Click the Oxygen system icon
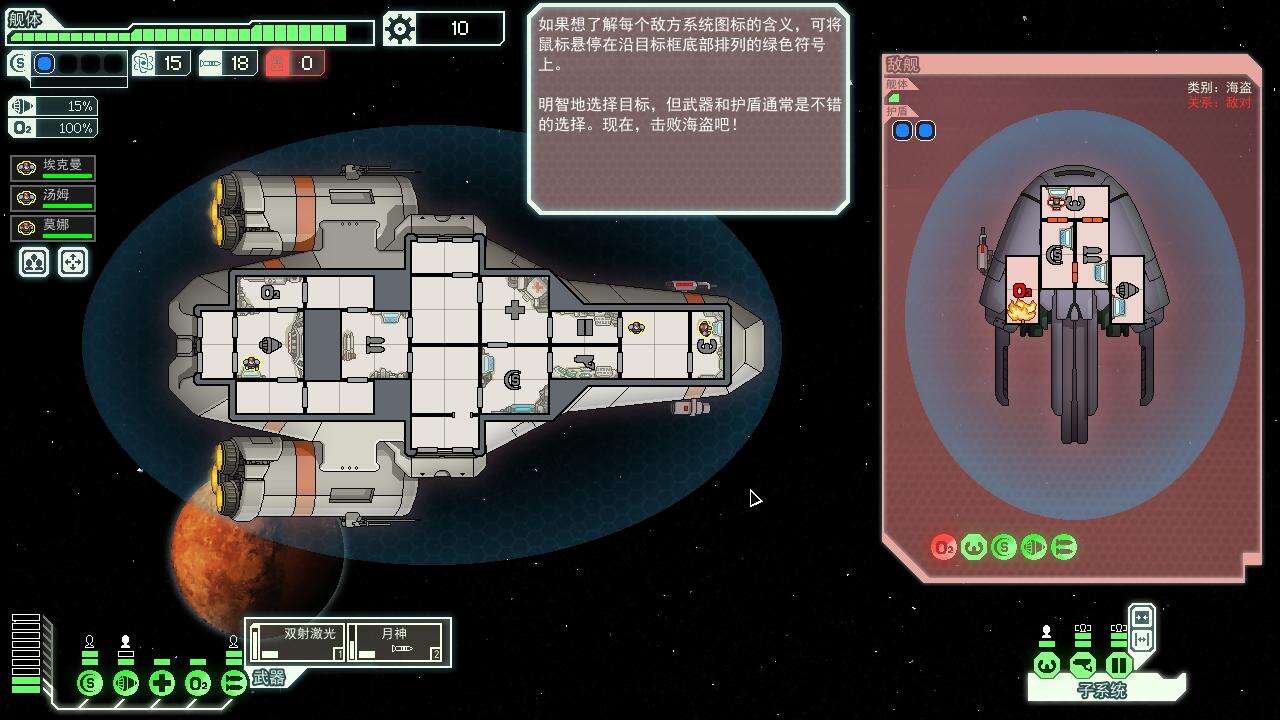1280x720 pixels. click(196, 682)
